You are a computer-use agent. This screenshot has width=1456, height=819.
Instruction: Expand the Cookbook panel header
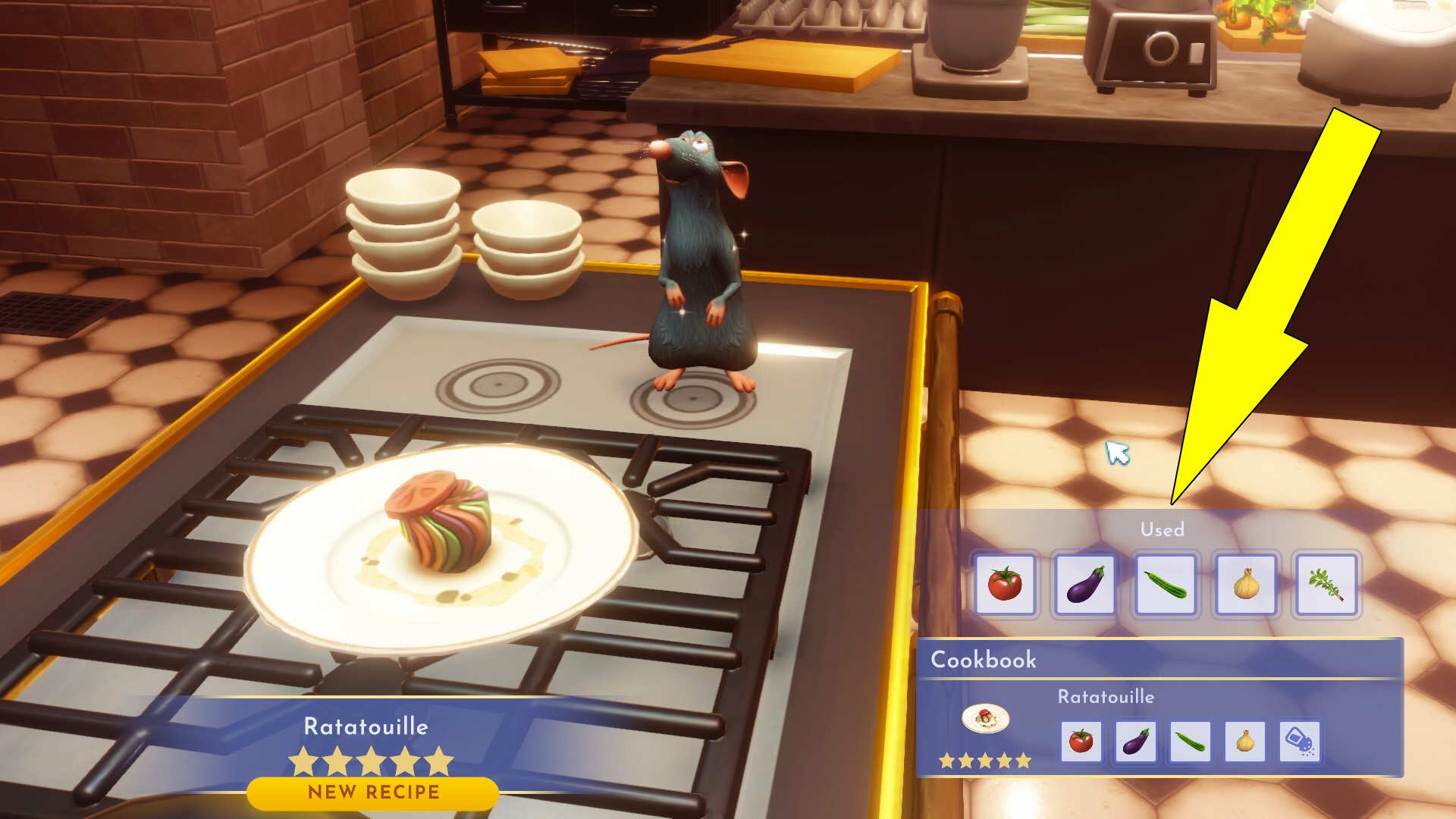[x=986, y=661]
